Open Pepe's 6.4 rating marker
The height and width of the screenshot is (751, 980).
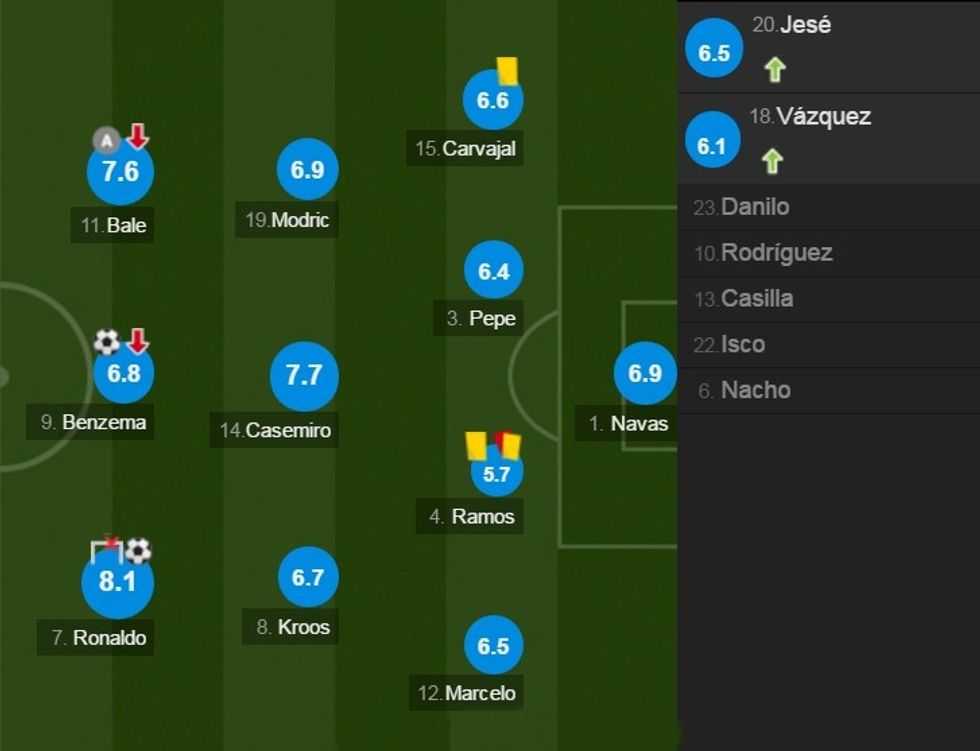pos(494,271)
